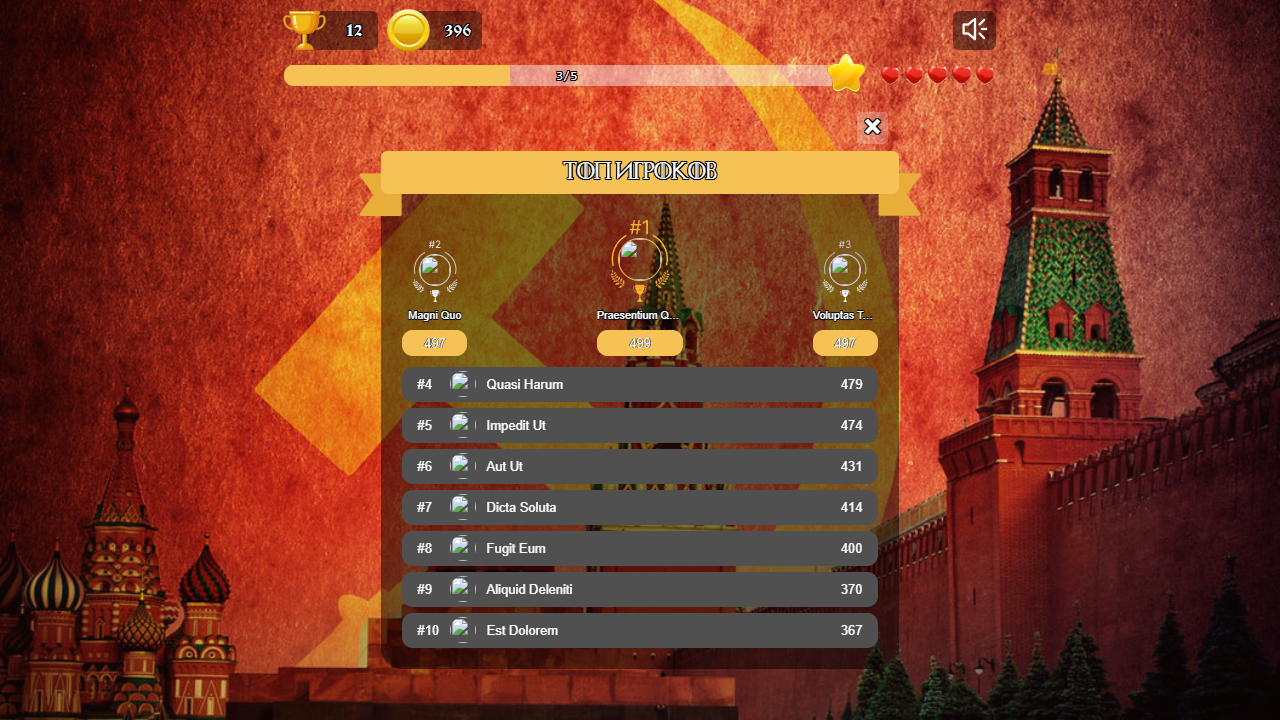This screenshot has height=720, width=1280.
Task: Click the last red heart icon
Action: point(984,74)
